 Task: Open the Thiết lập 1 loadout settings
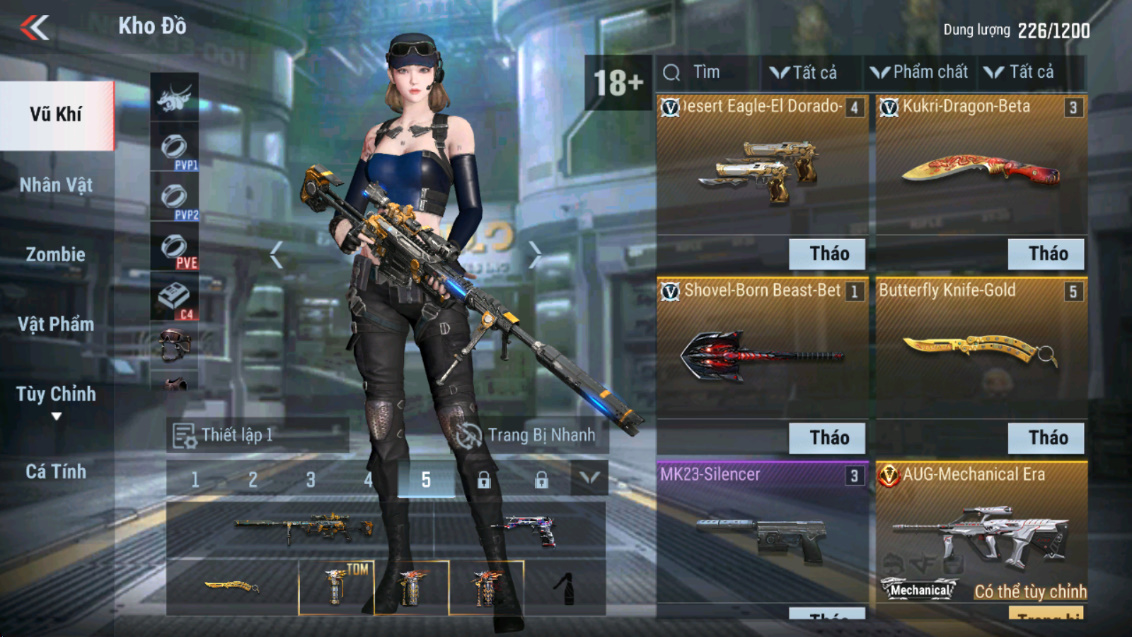(x=257, y=435)
